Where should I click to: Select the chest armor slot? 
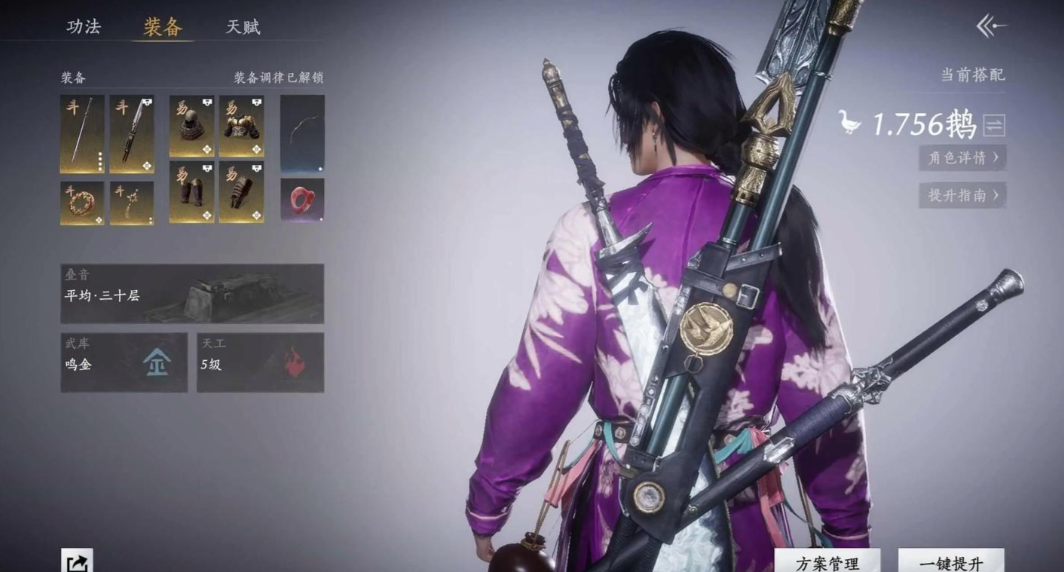pos(241,126)
